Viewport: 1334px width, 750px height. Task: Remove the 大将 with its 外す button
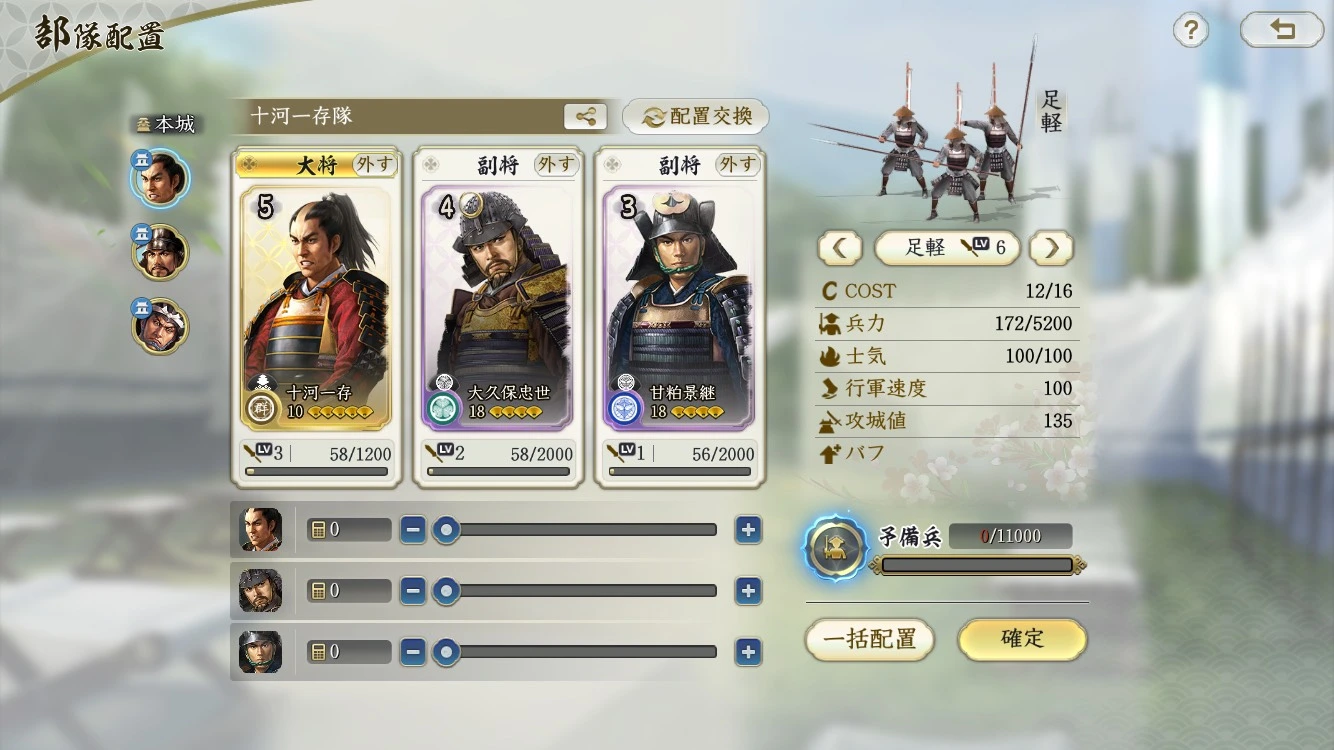click(374, 164)
